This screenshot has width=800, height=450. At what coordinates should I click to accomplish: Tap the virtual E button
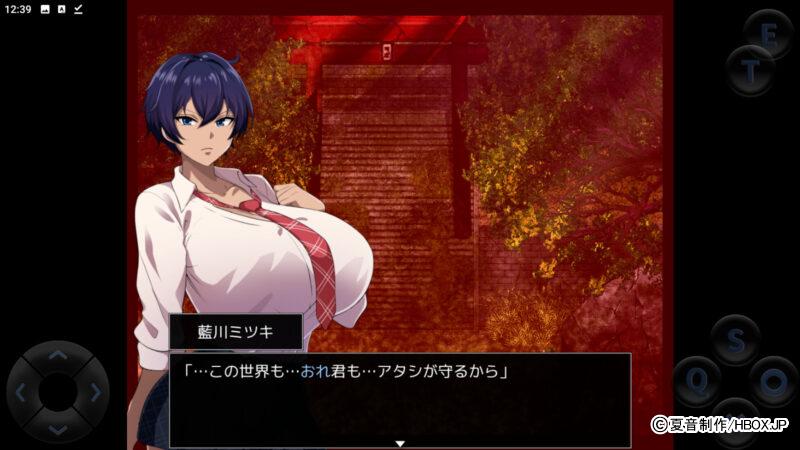[769, 34]
